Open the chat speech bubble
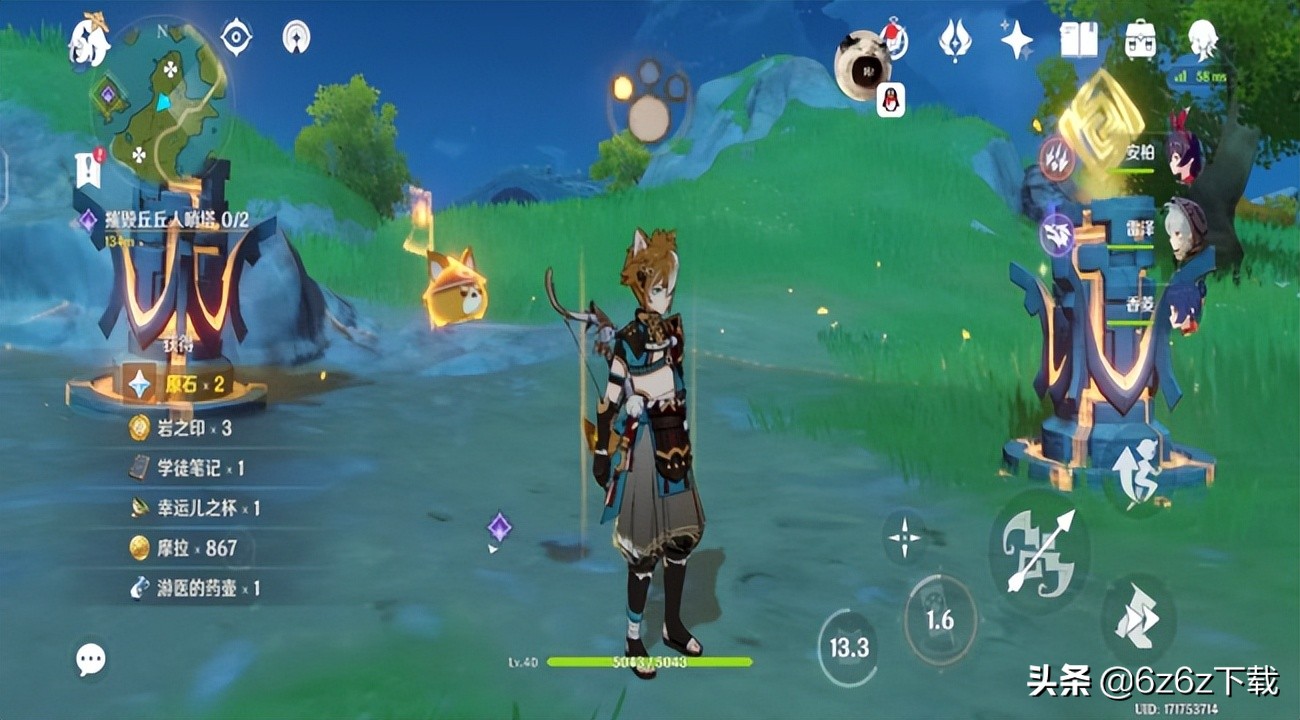The image size is (1300, 720). [91, 658]
